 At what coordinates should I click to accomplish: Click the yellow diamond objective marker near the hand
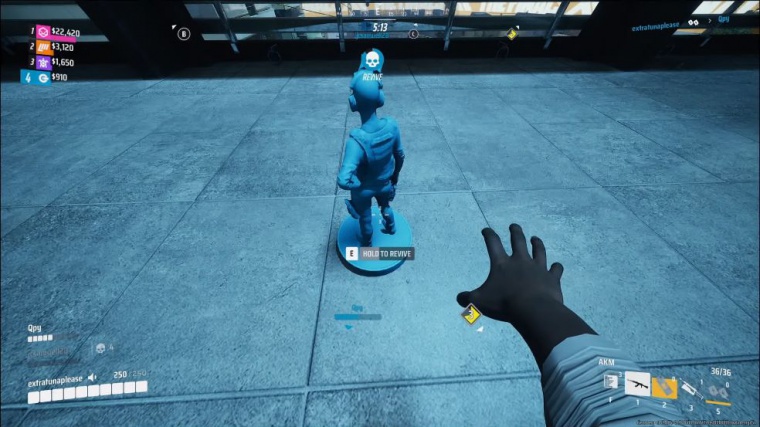pos(468,316)
